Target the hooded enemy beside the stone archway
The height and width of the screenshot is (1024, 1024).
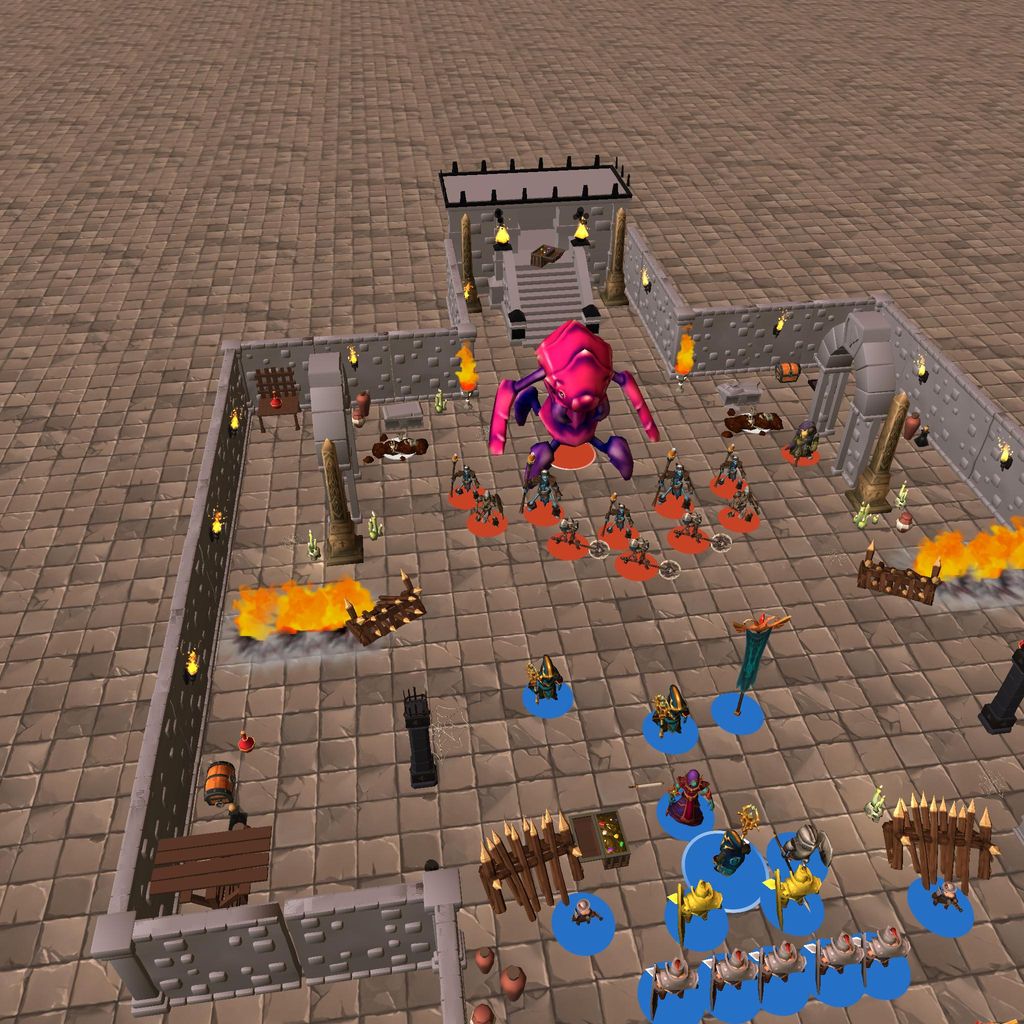tap(802, 442)
